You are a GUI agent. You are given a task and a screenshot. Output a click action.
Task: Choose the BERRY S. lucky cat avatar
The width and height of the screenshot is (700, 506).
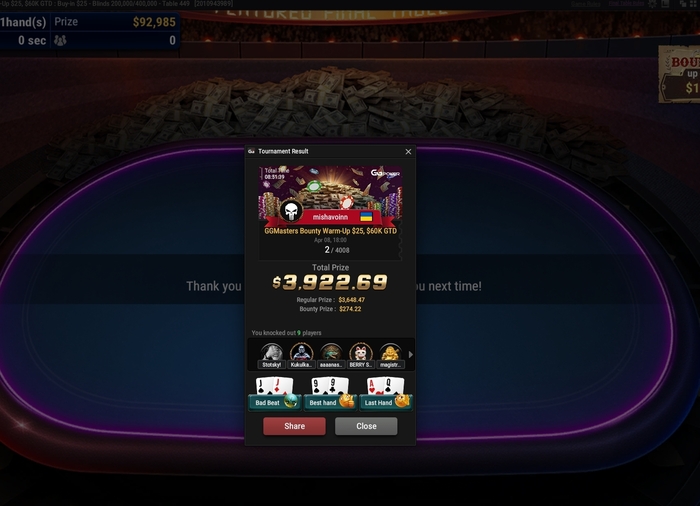[361, 353]
